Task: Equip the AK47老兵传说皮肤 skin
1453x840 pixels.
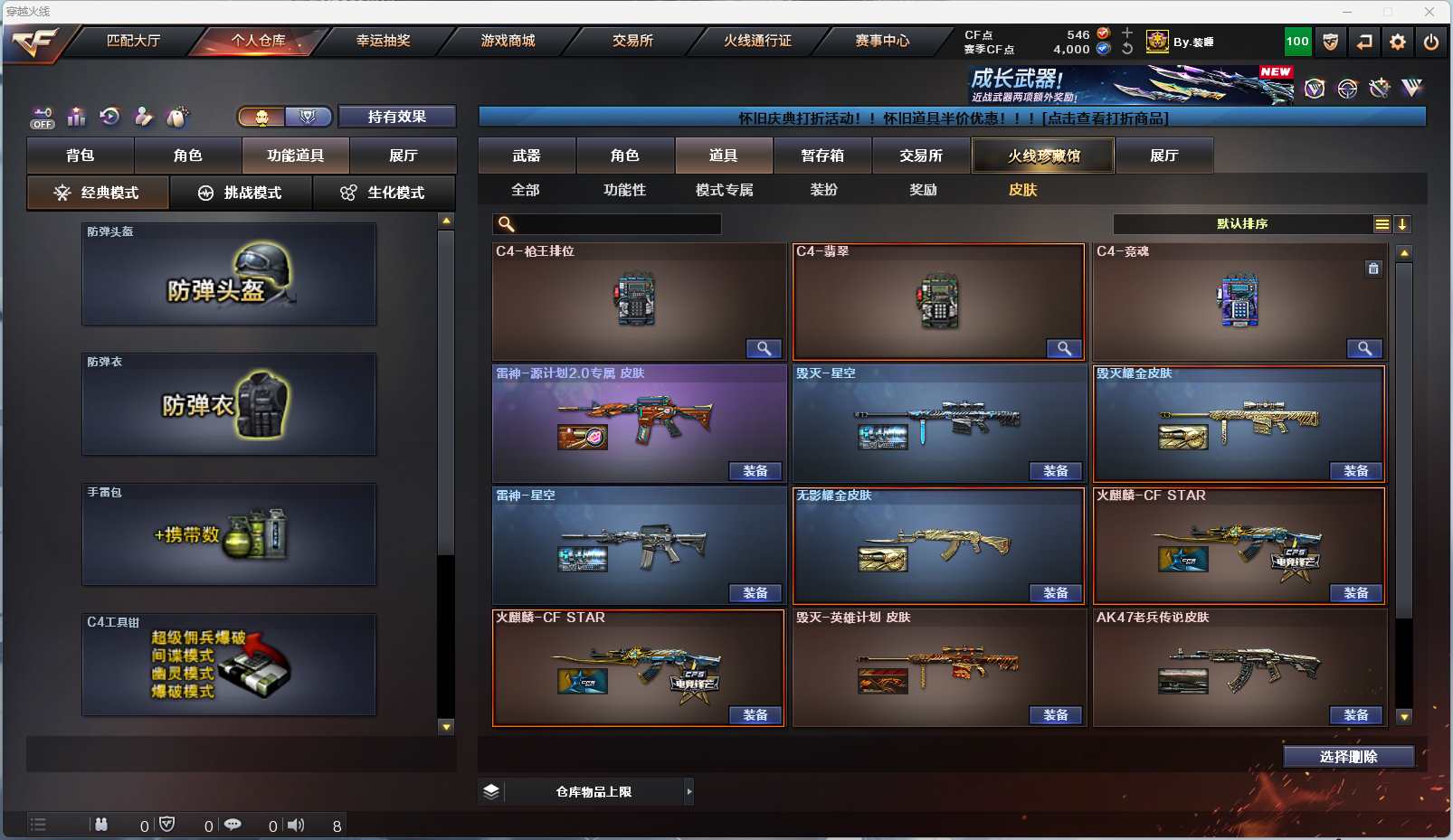Action: point(1355,715)
